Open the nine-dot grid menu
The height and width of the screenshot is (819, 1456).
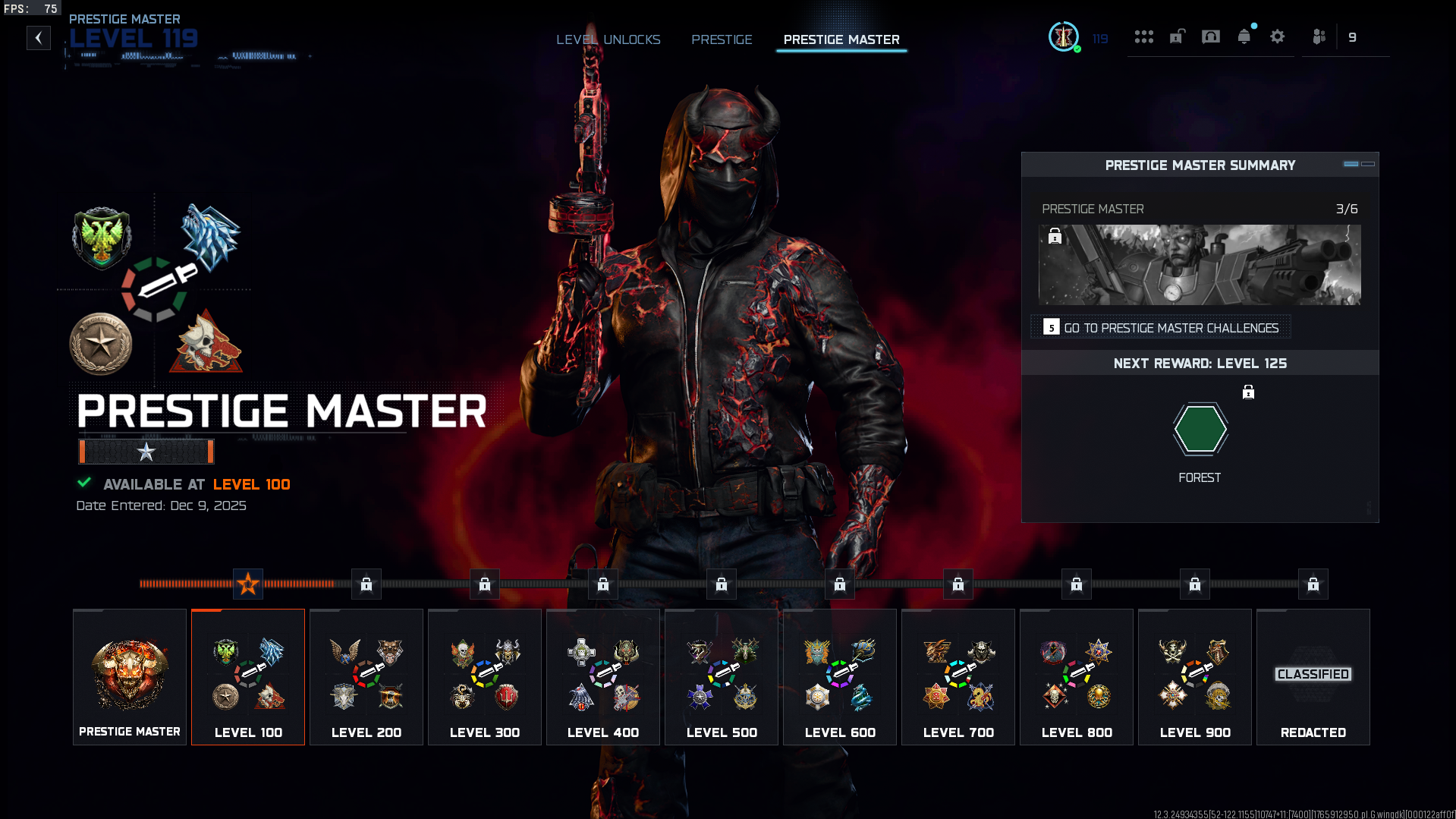coord(1143,37)
